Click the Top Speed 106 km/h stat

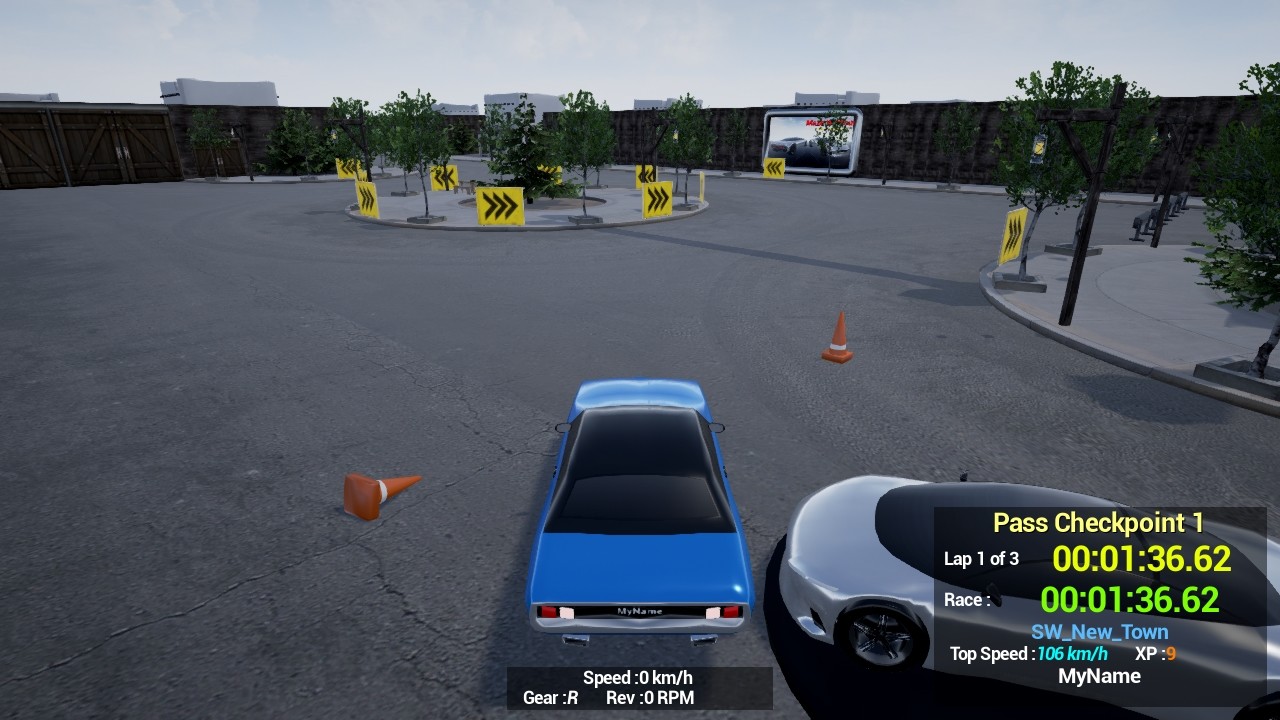point(1030,654)
